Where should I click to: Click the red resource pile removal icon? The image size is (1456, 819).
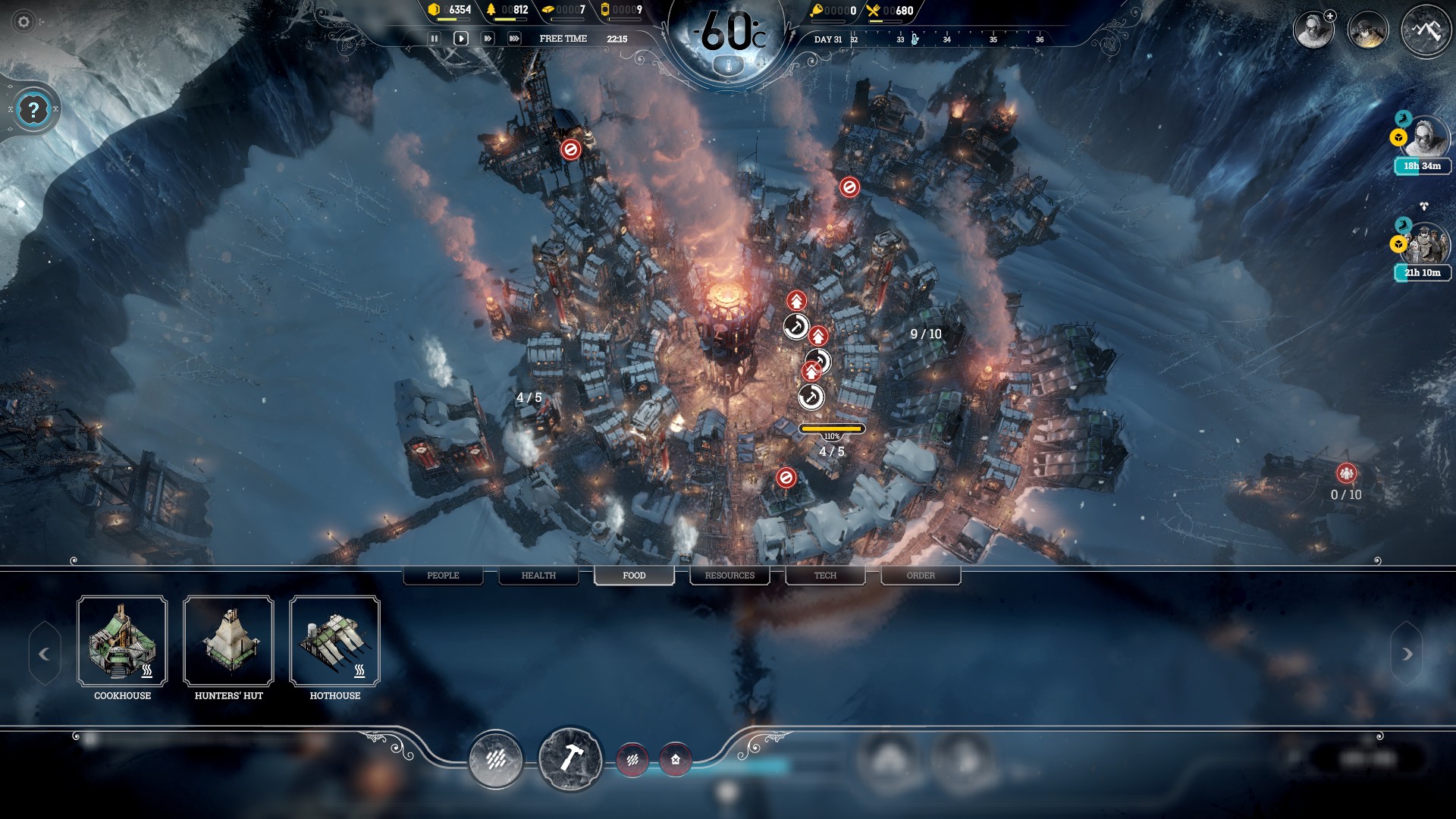[x=633, y=761]
